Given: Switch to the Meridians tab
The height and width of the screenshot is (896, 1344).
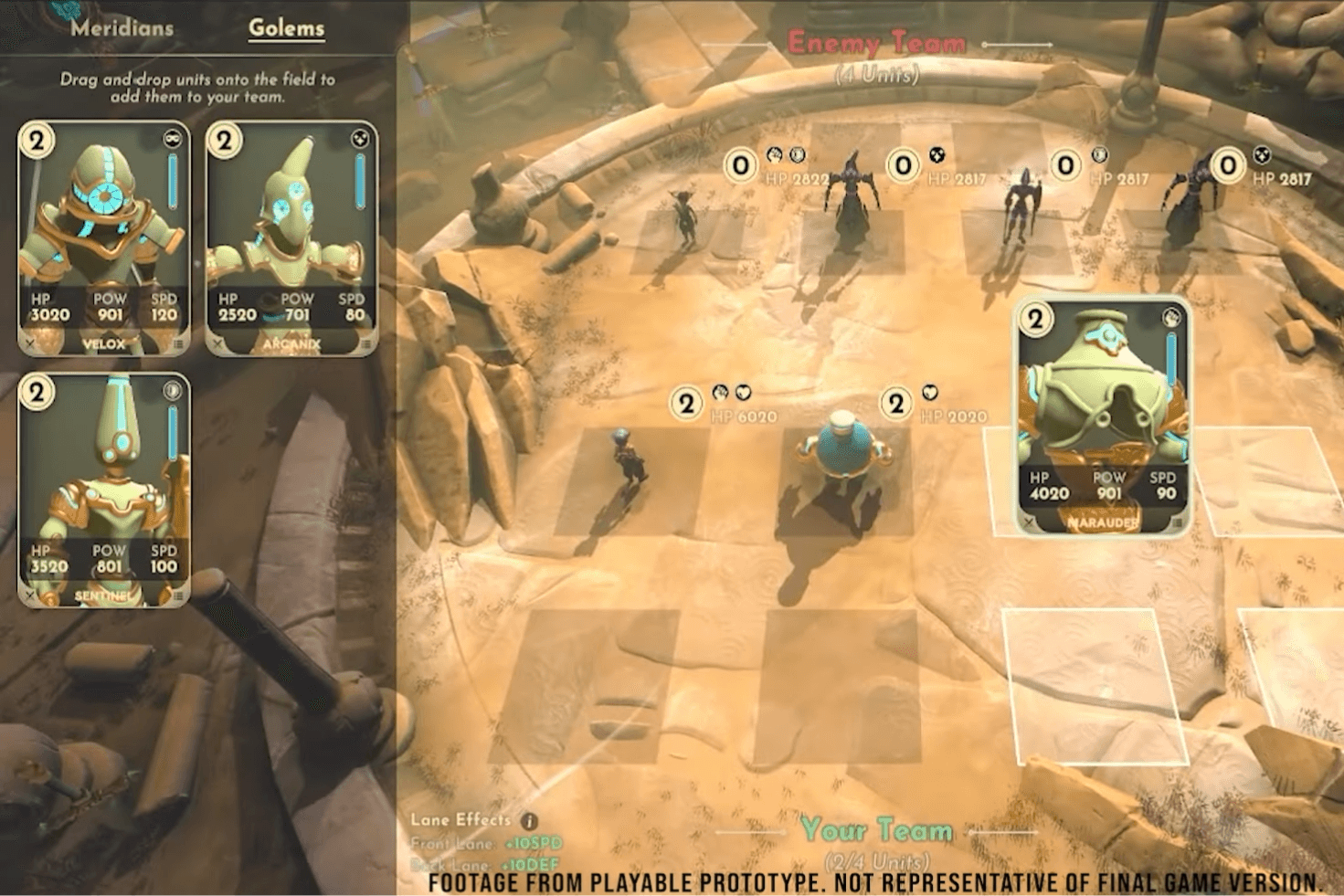Looking at the screenshot, I should tap(120, 27).
